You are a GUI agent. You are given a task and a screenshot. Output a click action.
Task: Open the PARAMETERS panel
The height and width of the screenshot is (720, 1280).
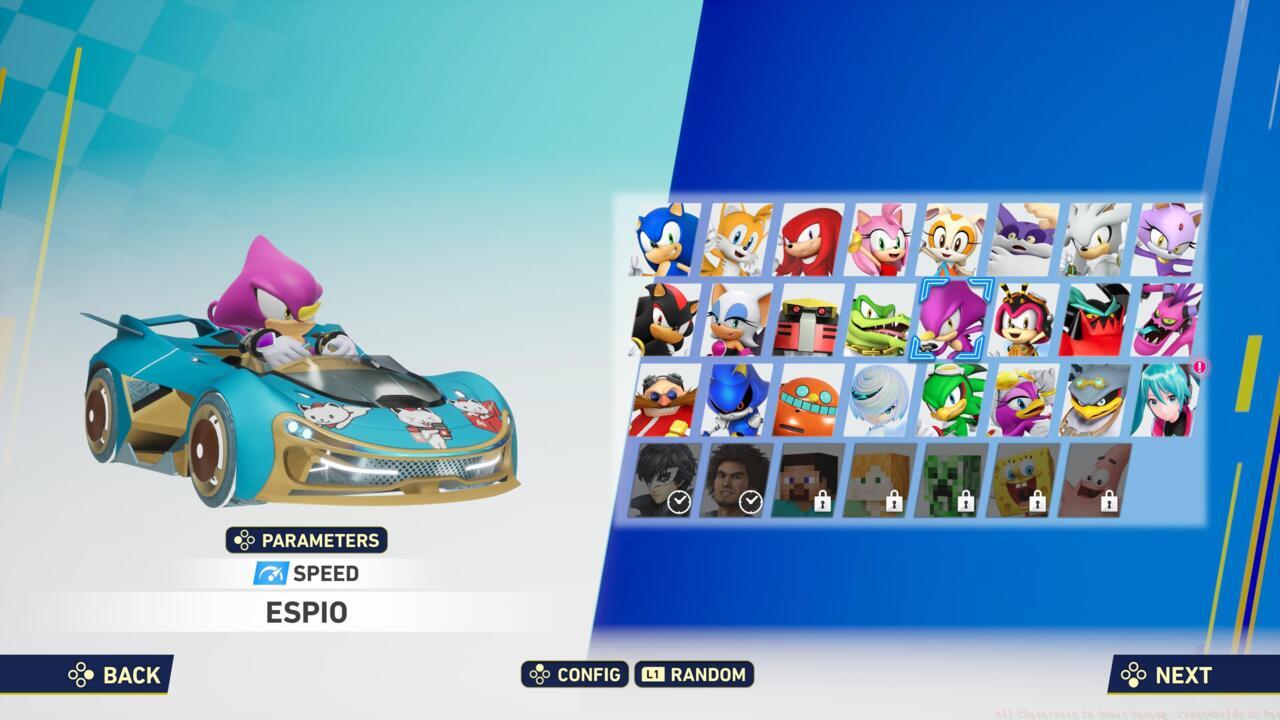point(307,540)
